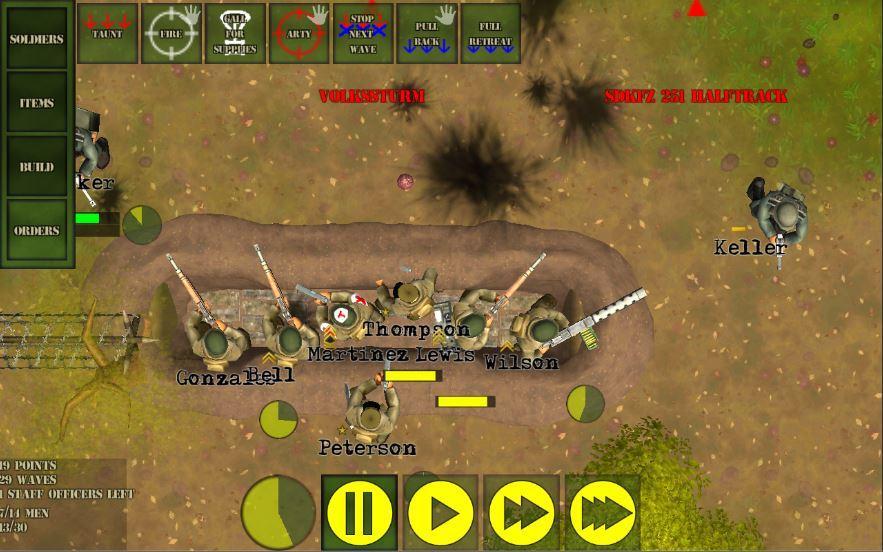Open the Soldiers menu

(37, 39)
